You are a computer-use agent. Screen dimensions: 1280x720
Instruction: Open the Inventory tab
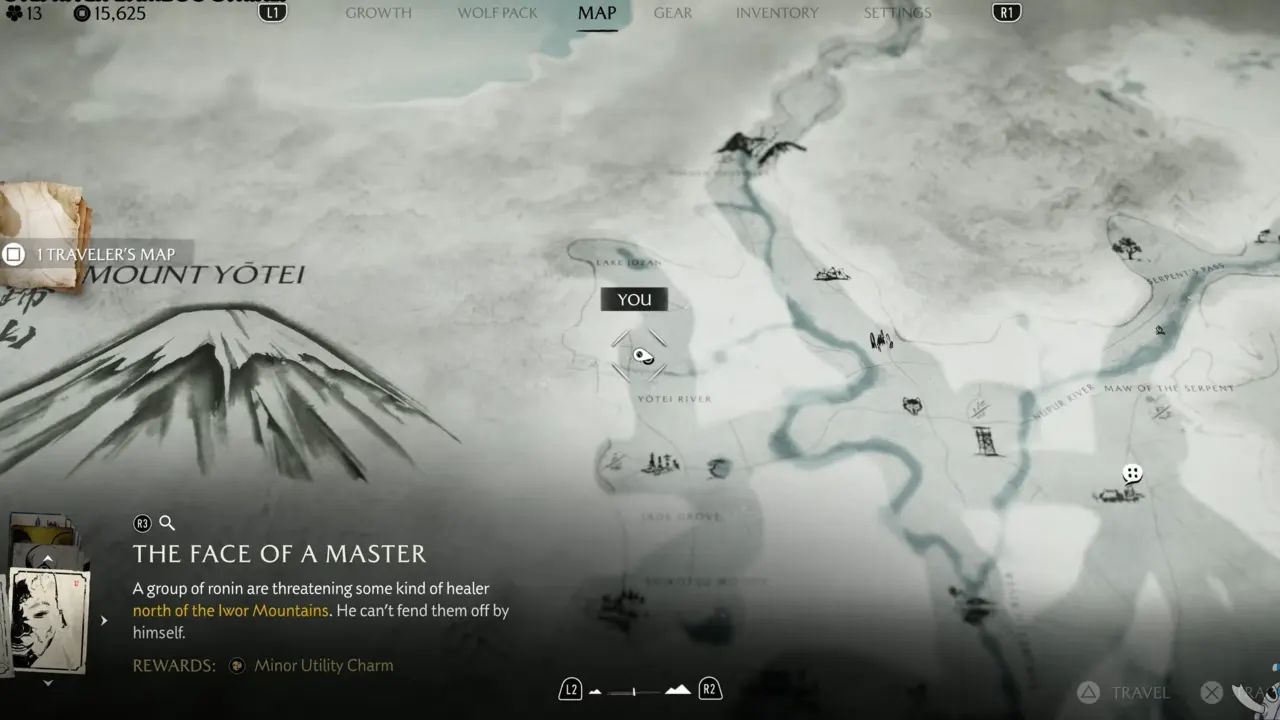tap(777, 13)
